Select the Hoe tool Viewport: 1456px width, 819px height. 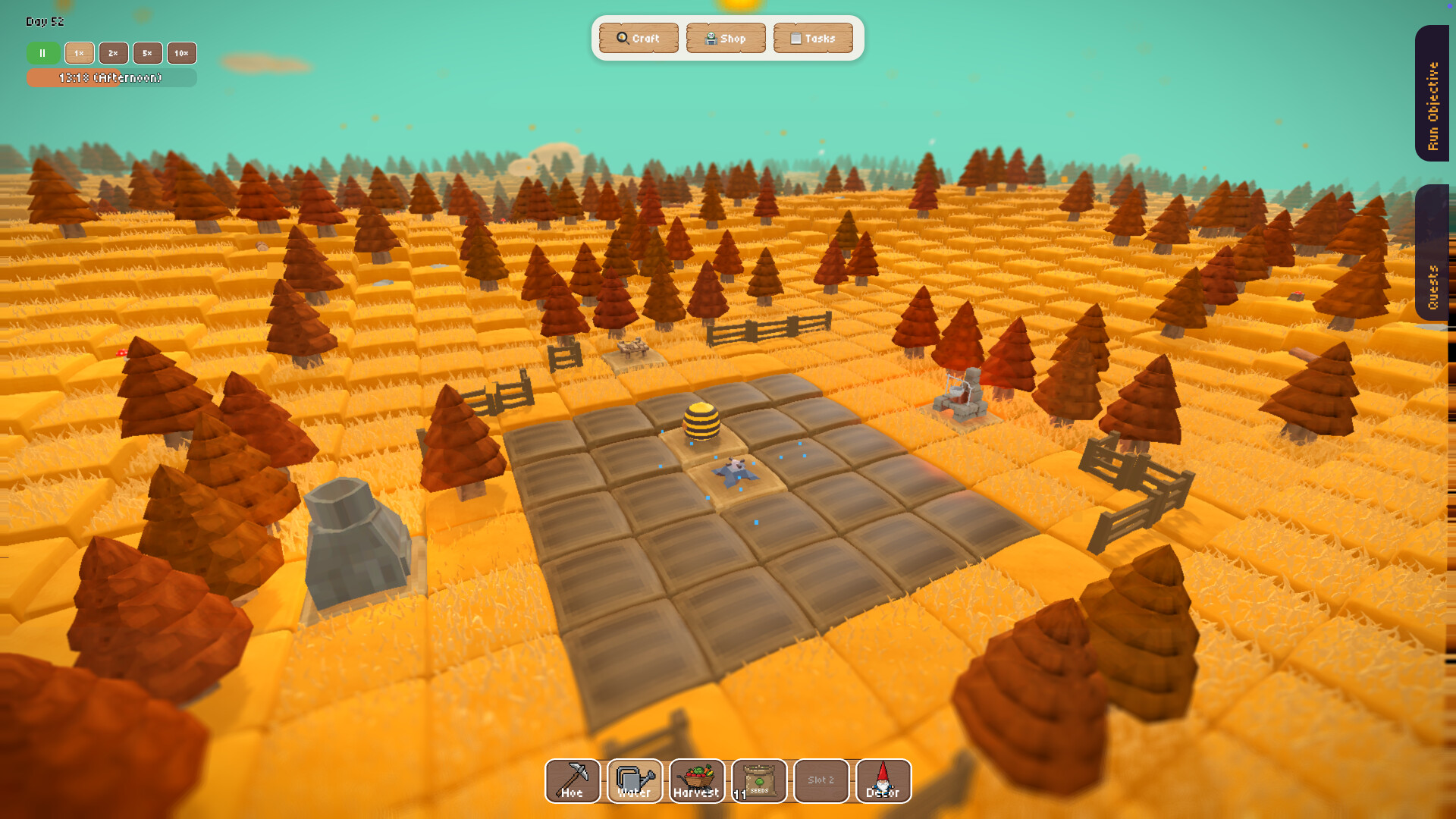point(573,780)
